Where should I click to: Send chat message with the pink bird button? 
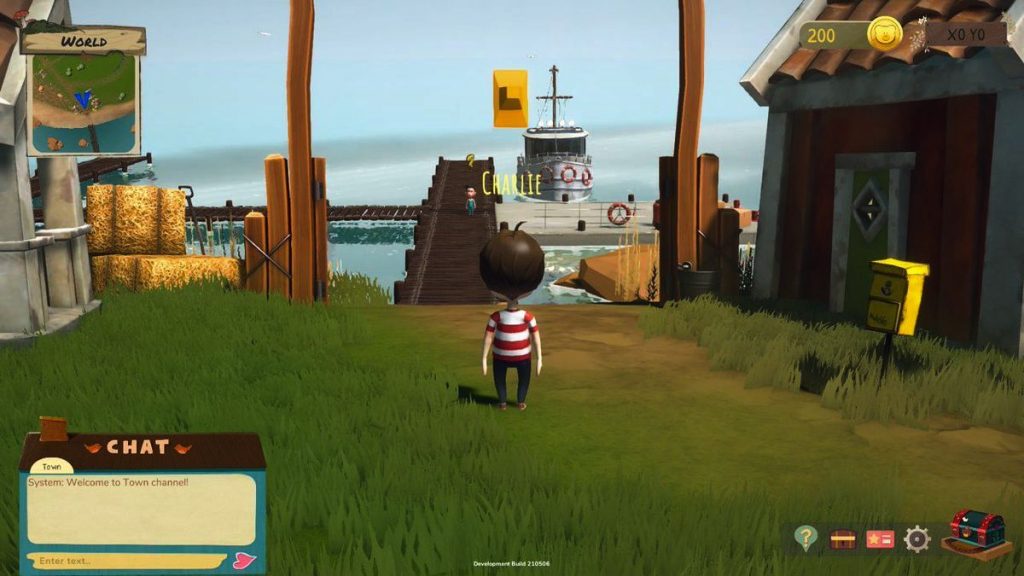(x=244, y=561)
